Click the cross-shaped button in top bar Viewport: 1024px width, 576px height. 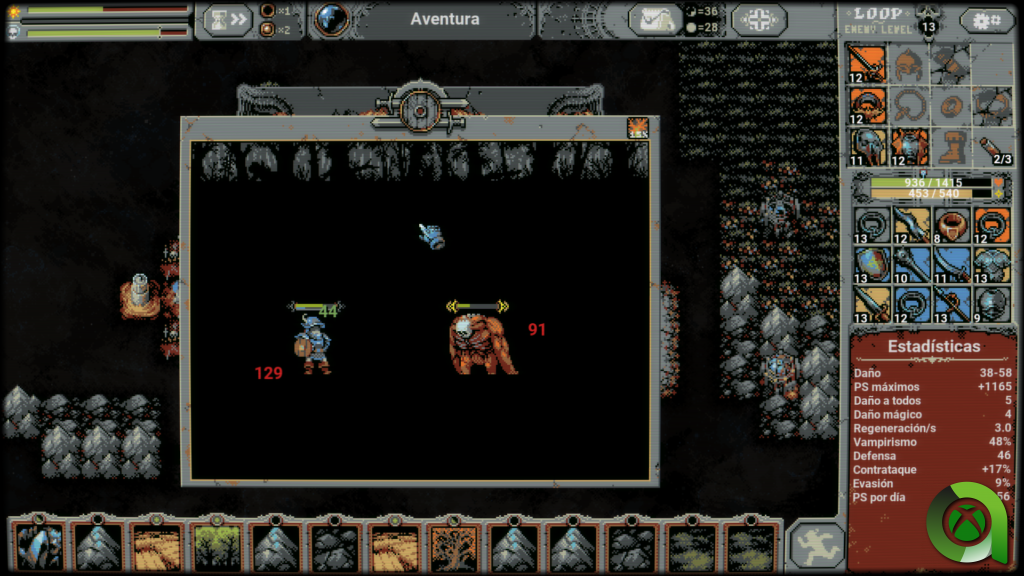click(x=759, y=20)
